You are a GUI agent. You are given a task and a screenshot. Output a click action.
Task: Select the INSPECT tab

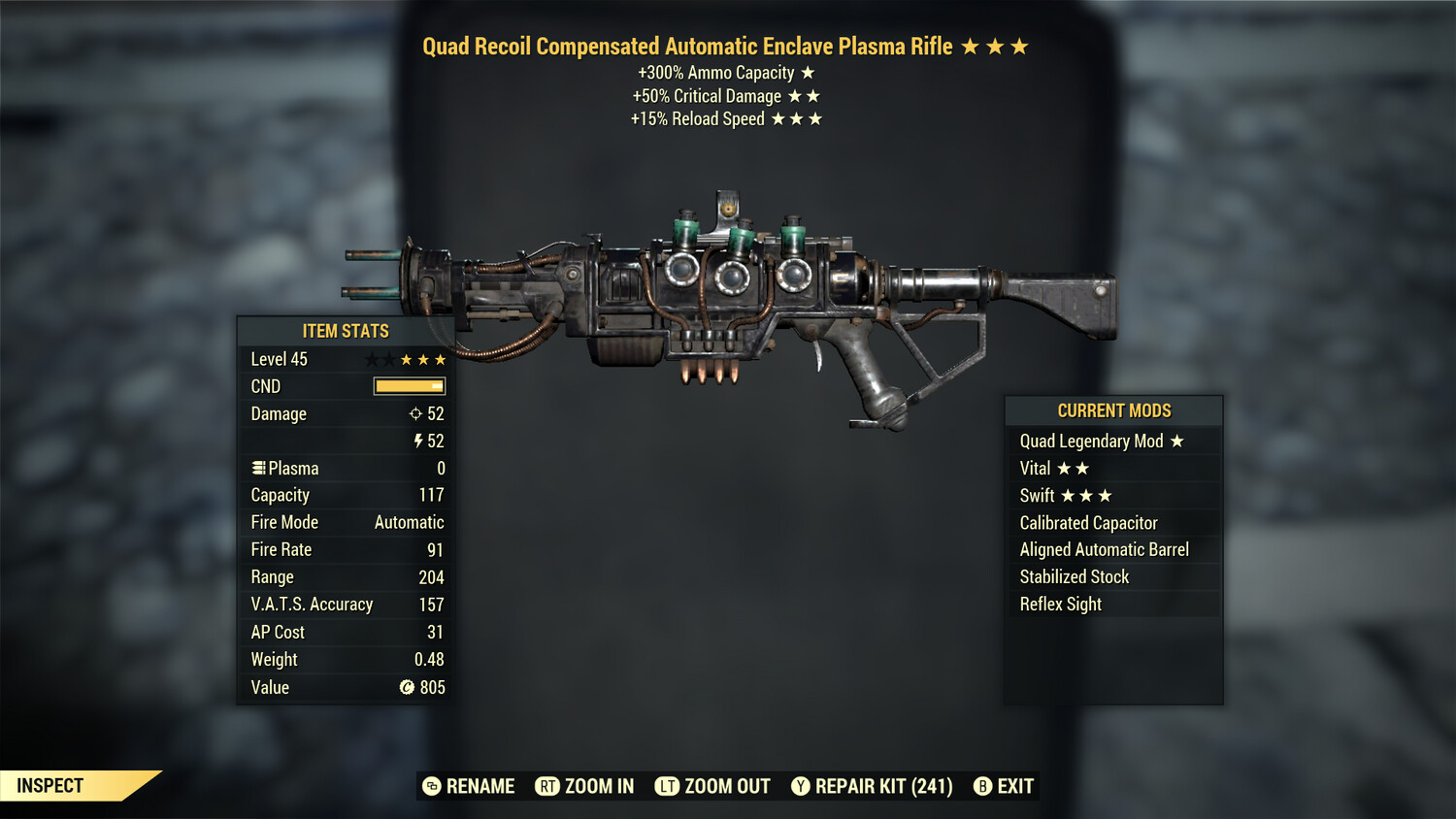click(50, 785)
